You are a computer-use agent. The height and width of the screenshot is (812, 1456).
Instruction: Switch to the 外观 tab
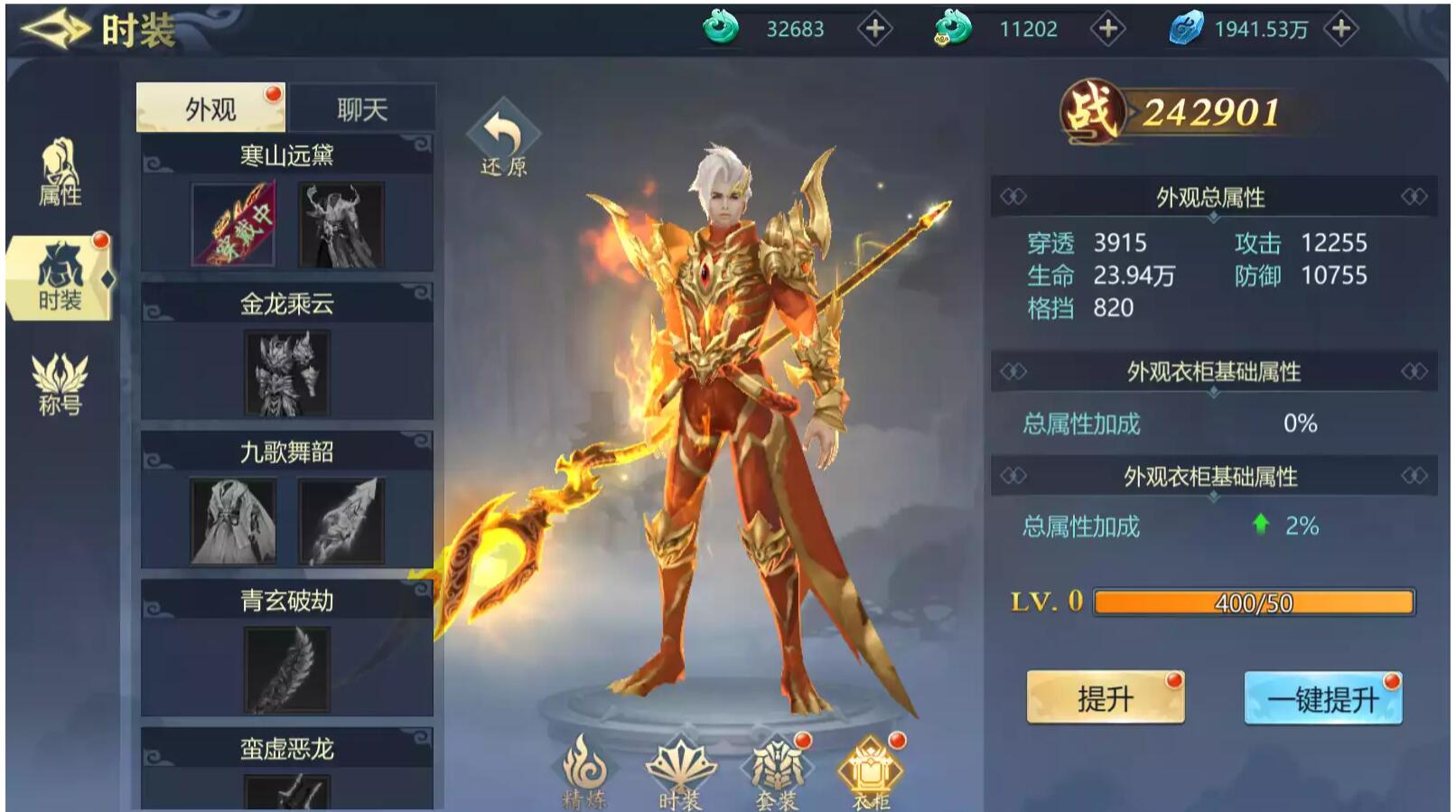coord(210,109)
